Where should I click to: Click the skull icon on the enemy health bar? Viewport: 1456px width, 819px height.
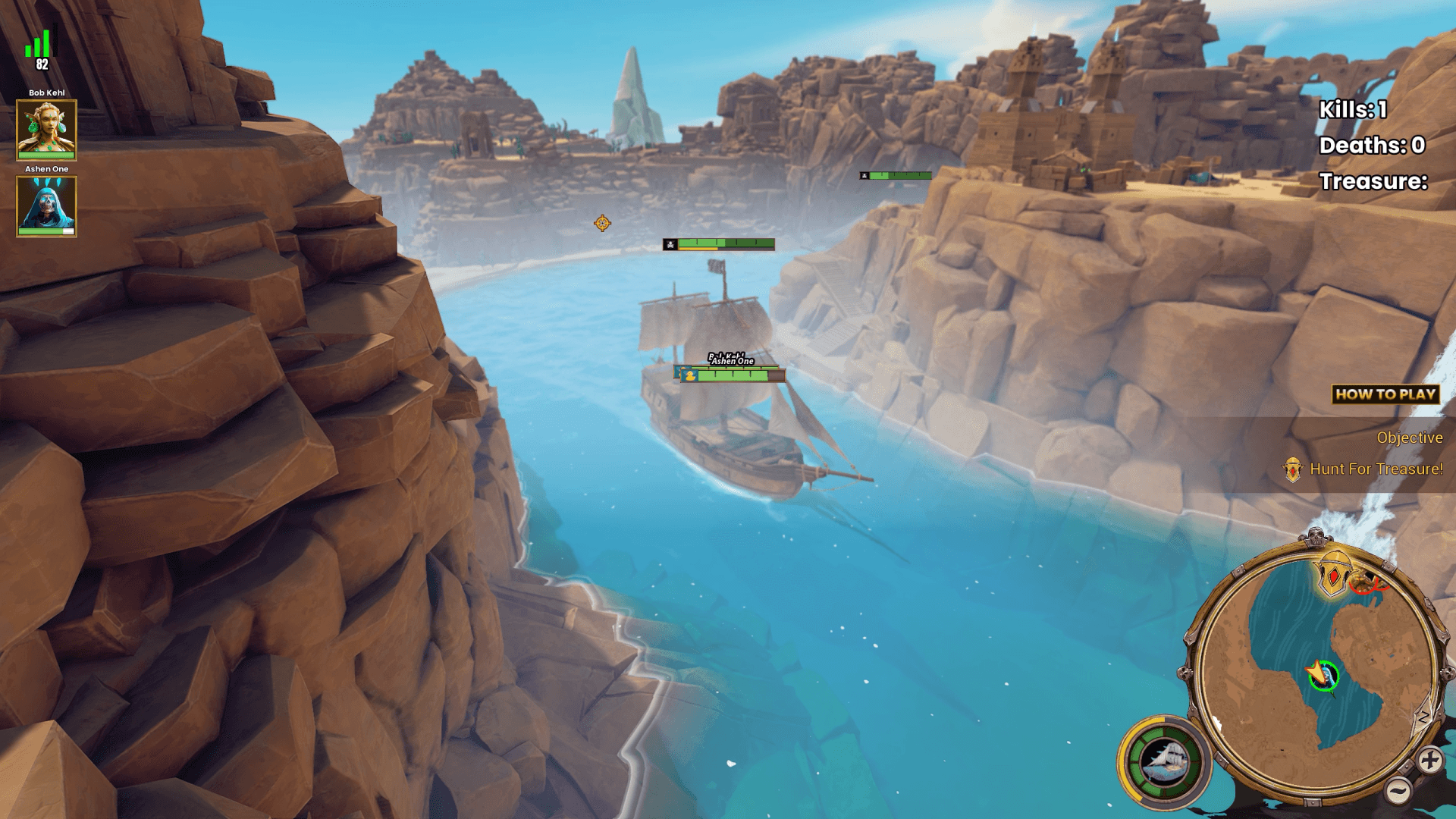coord(669,244)
